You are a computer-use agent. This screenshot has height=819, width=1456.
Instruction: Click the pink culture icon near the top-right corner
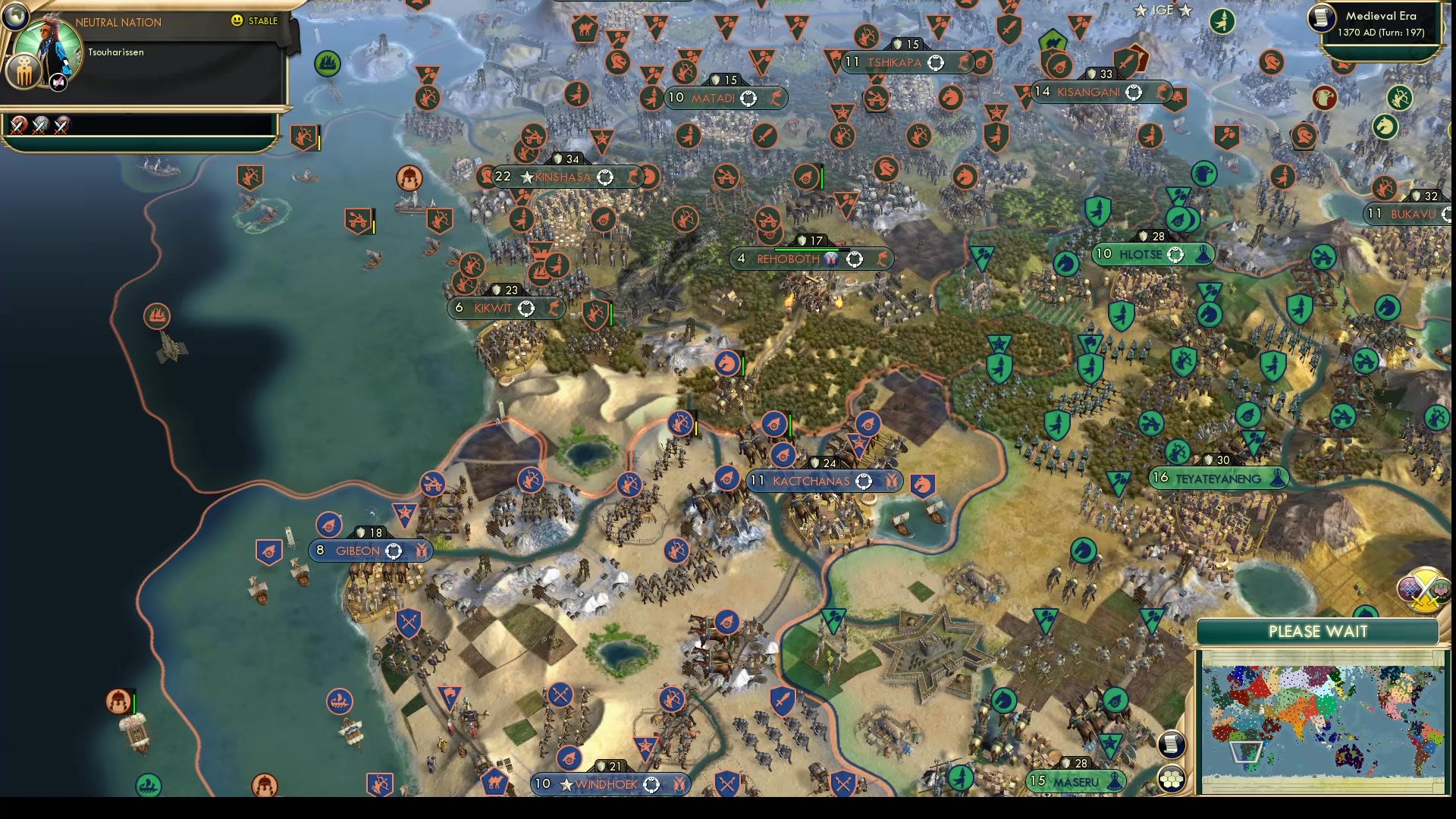1440,591
